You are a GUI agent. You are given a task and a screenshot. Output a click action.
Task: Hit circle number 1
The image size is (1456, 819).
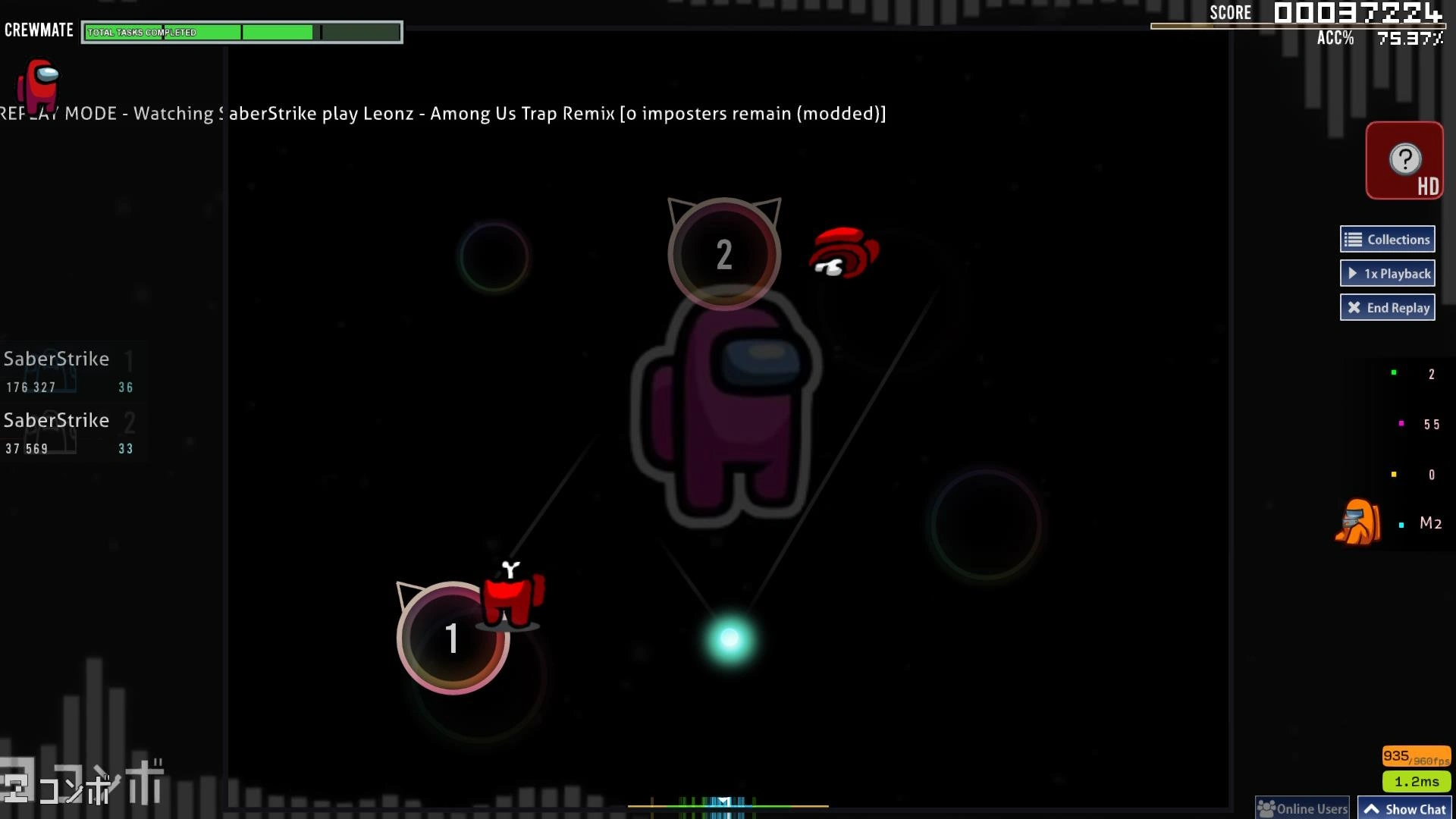point(453,638)
